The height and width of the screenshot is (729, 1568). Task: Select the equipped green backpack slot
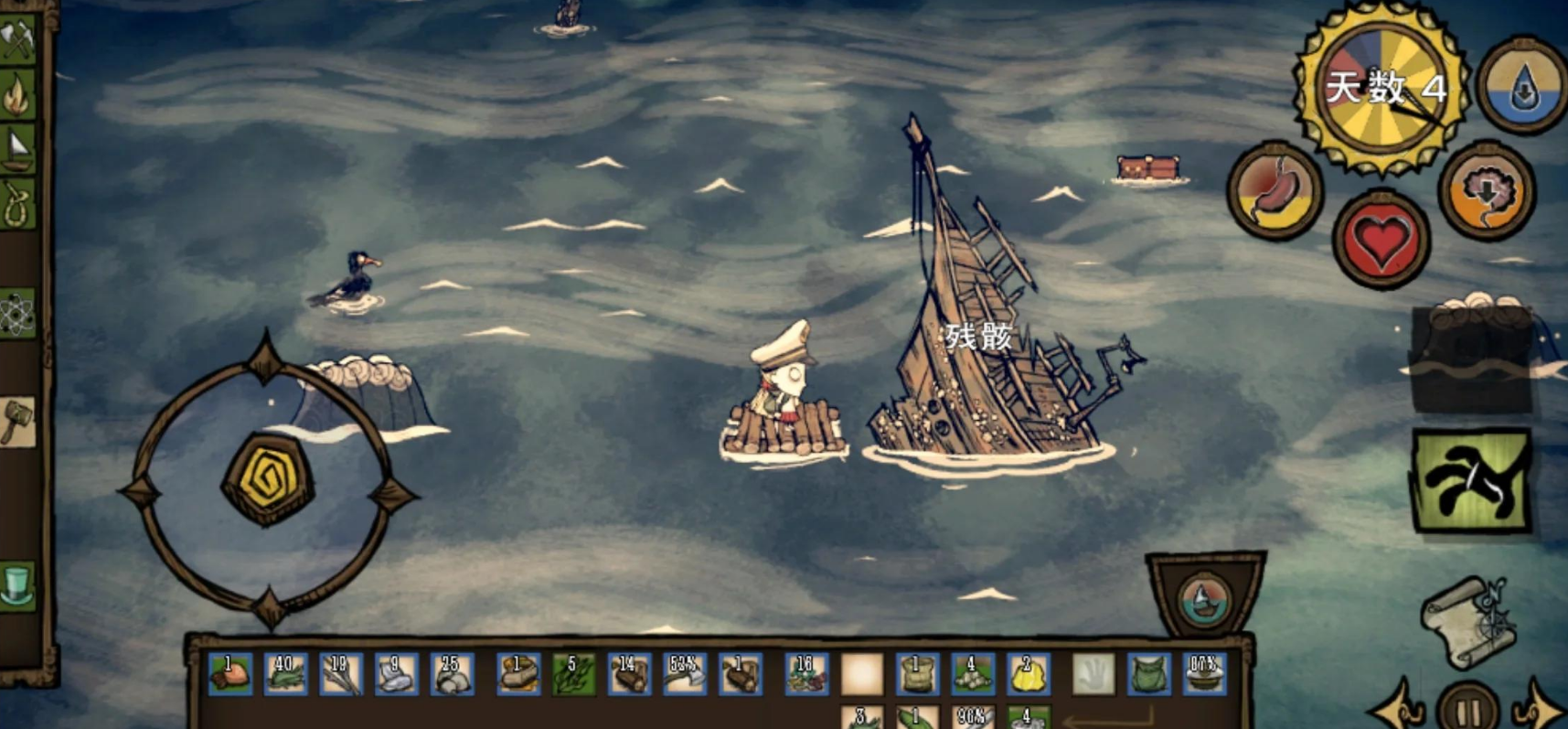(x=1148, y=675)
